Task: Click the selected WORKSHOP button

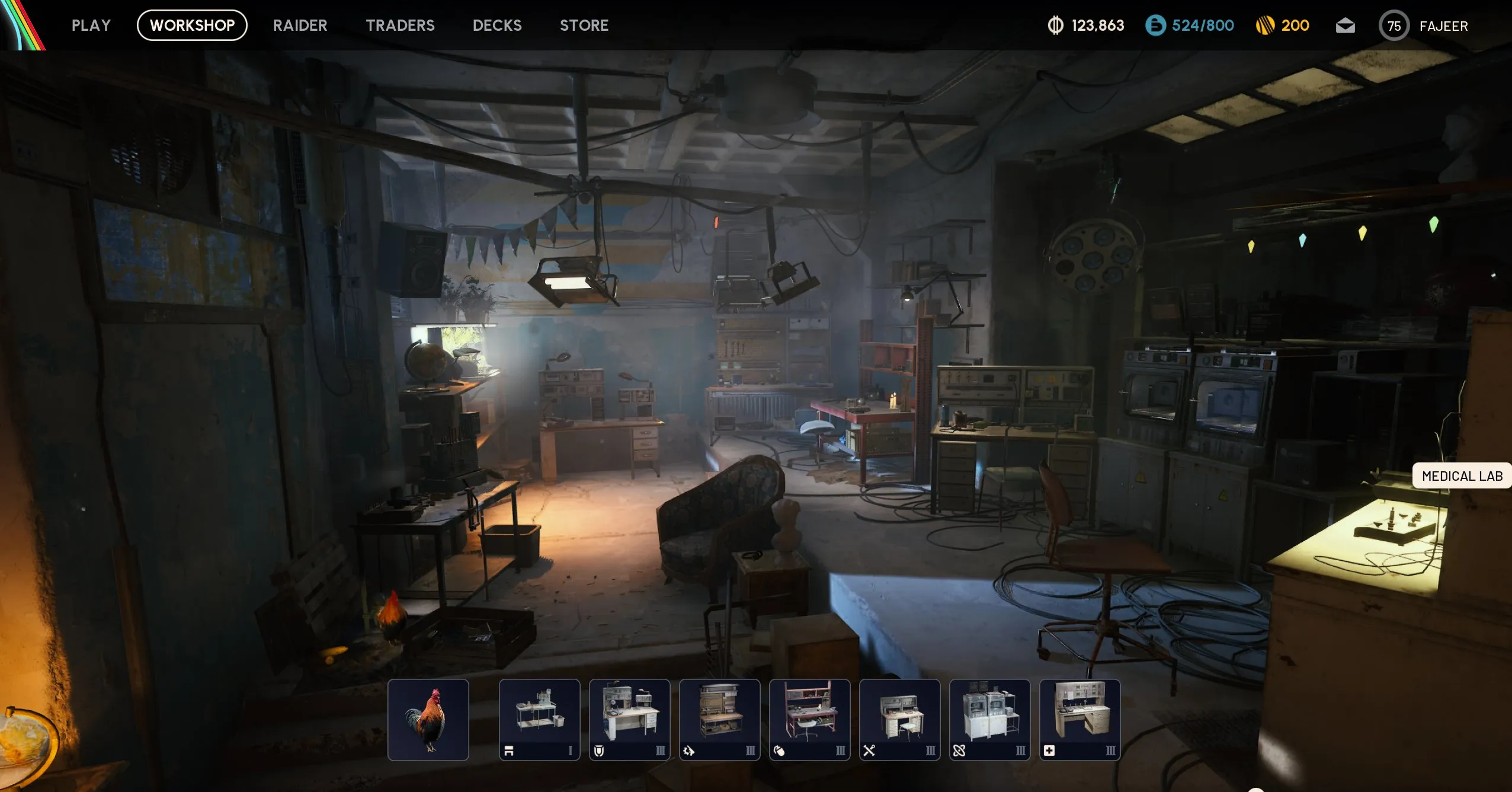Action: point(192,25)
